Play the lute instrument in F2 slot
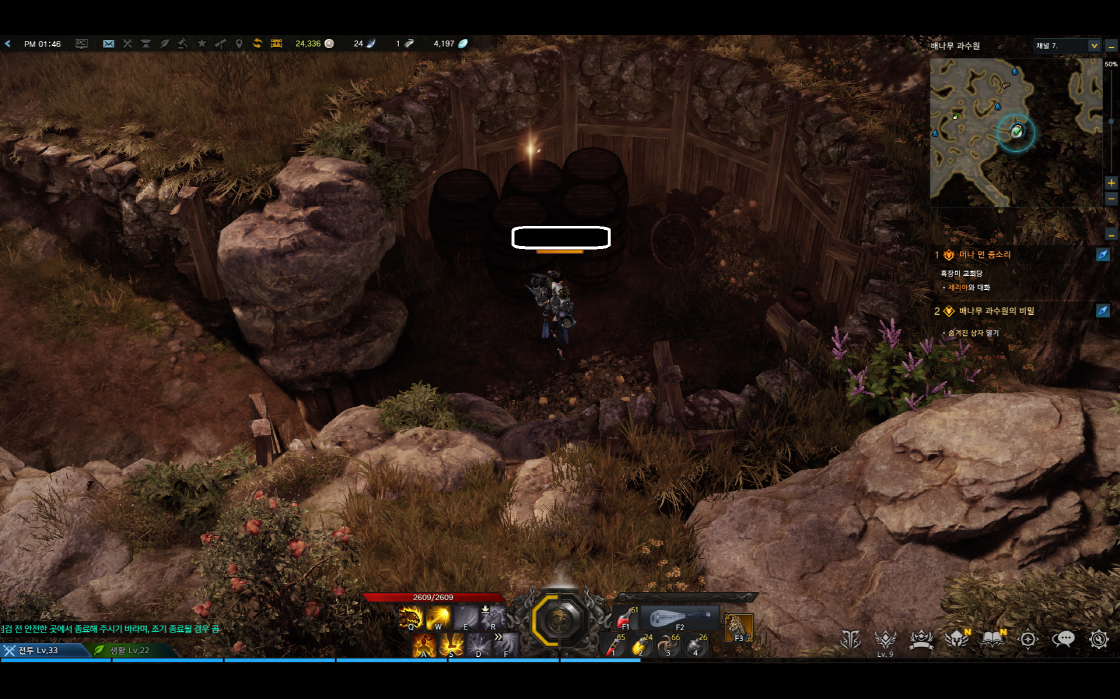Screen dimensions: 1120x699 pyautogui.click(x=680, y=618)
